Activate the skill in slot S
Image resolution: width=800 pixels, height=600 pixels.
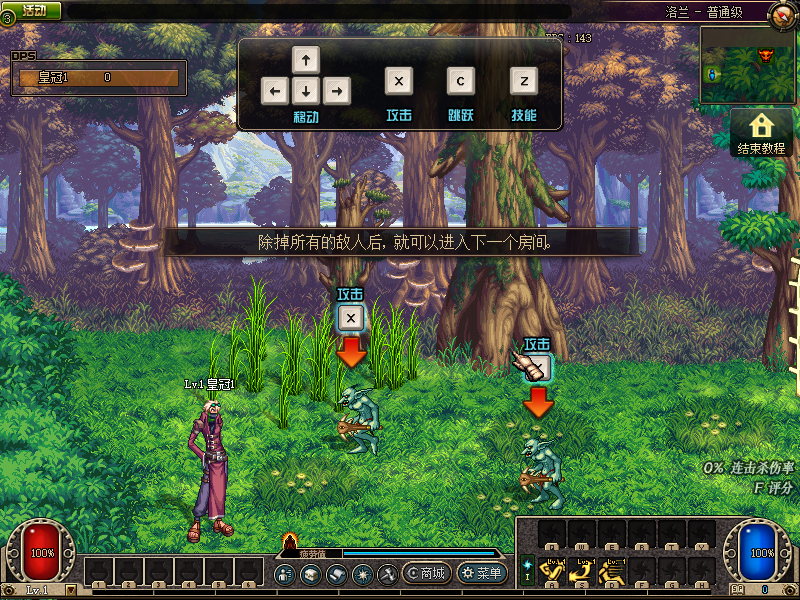pyautogui.click(x=584, y=571)
